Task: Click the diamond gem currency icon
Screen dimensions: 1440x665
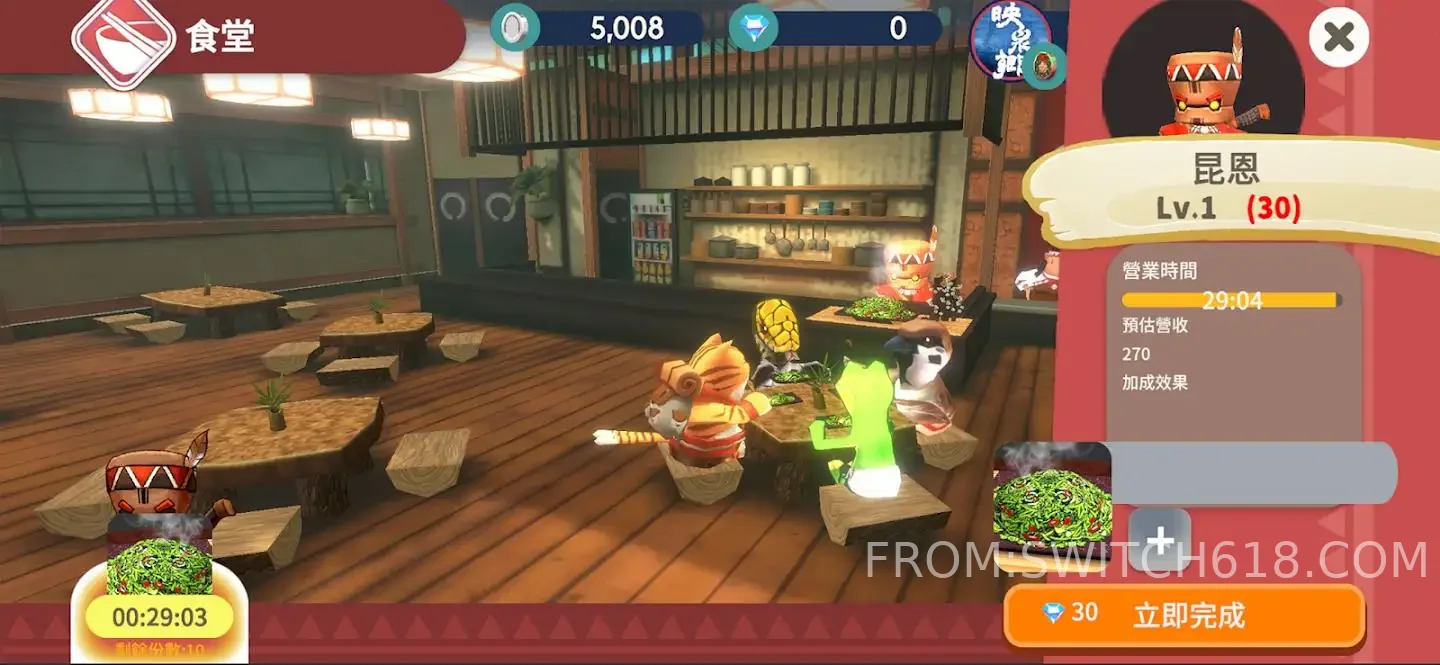Action: click(753, 28)
